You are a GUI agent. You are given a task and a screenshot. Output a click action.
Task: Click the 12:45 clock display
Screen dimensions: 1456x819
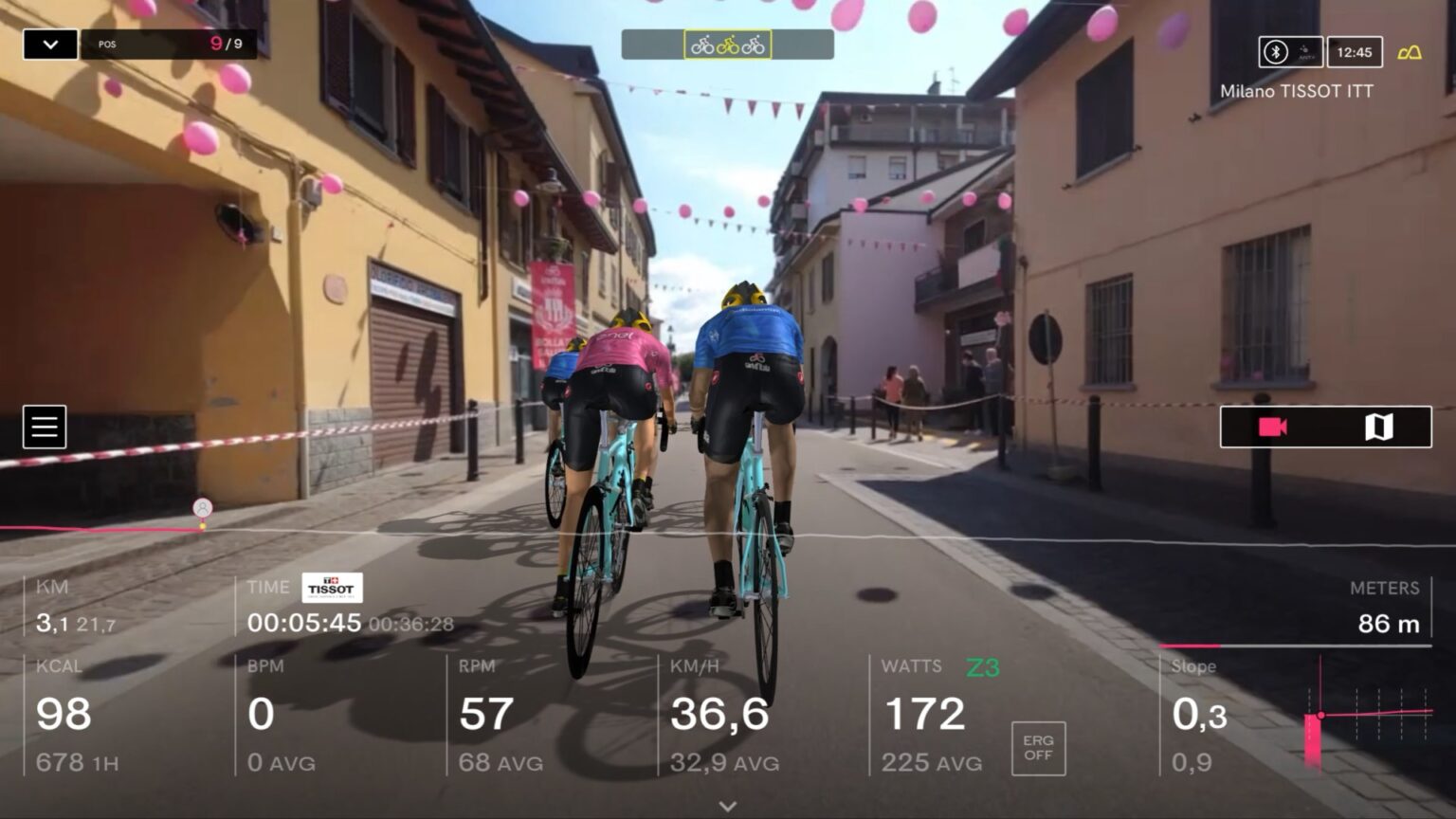pos(1356,52)
